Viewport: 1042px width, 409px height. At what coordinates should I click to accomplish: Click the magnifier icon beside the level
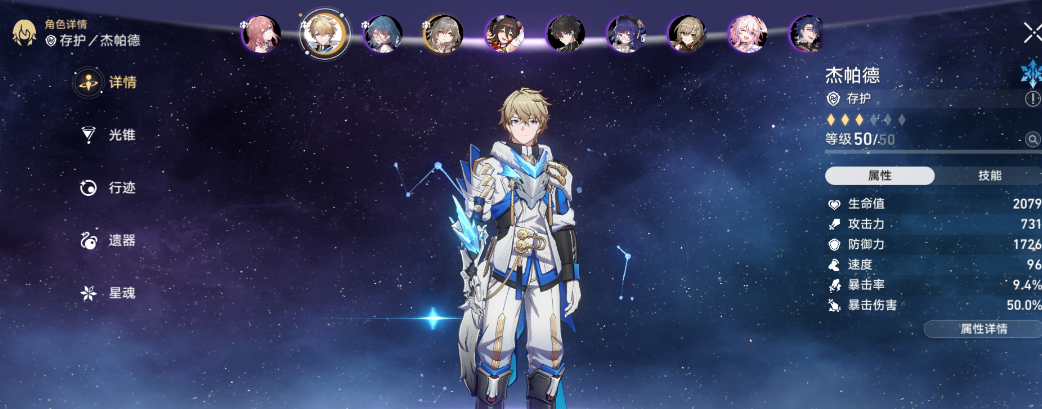pyautogui.click(x=1032, y=139)
